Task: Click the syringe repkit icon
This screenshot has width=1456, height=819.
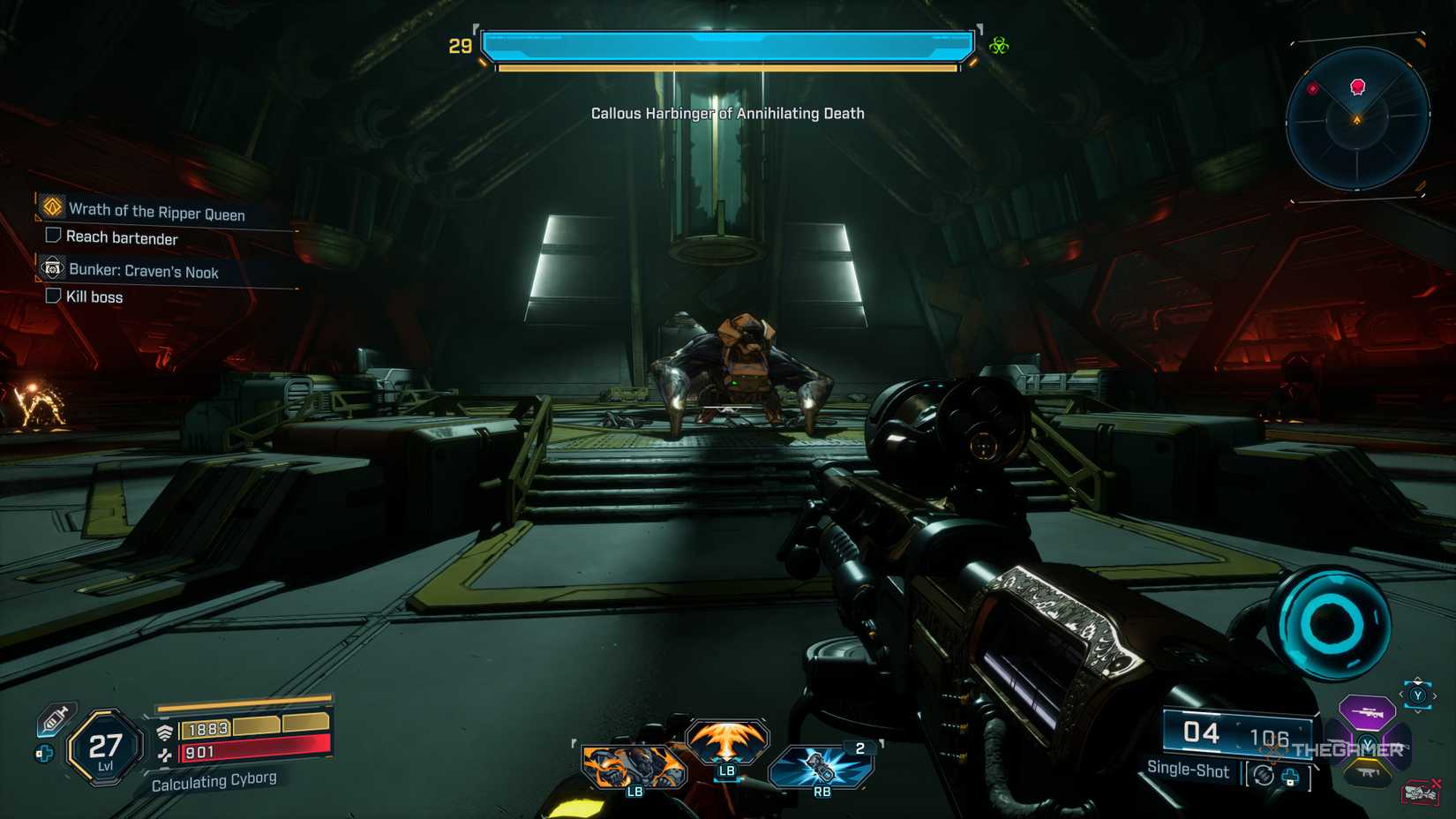Action: (55, 718)
